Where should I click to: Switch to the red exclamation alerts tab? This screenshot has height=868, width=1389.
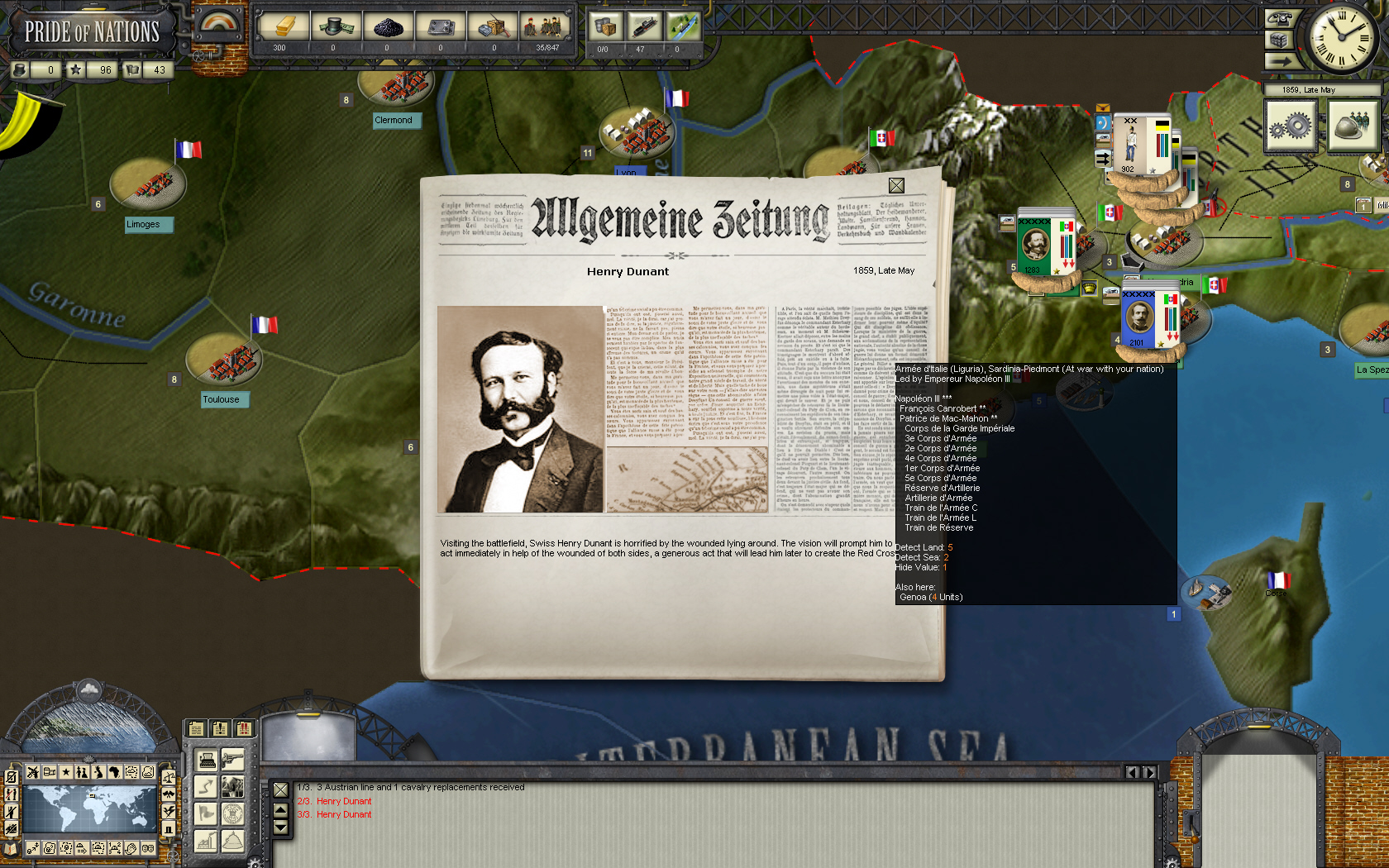click(243, 727)
